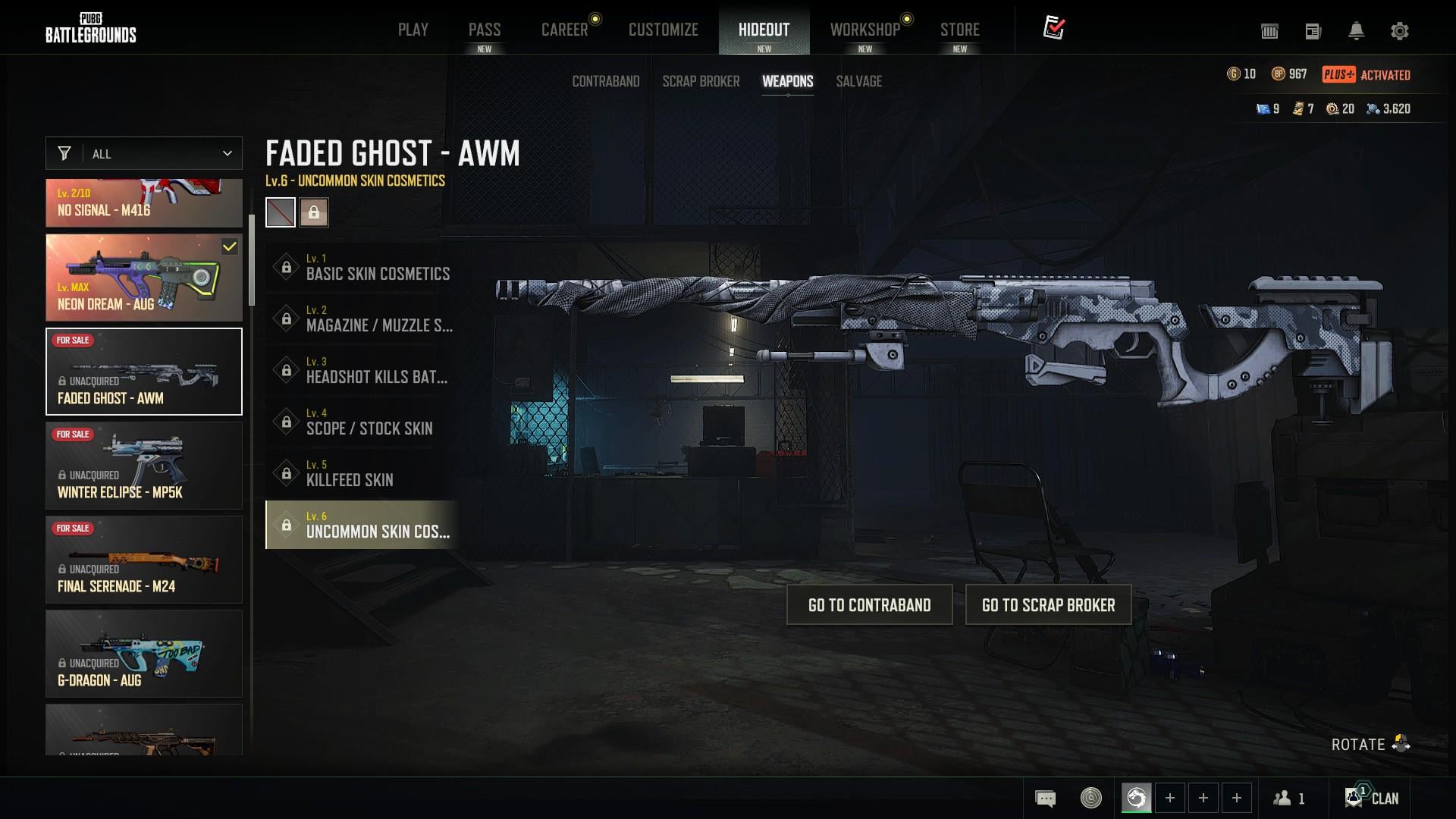Open the settings gear icon
Viewport: 1456px width, 819px height.
tap(1399, 31)
